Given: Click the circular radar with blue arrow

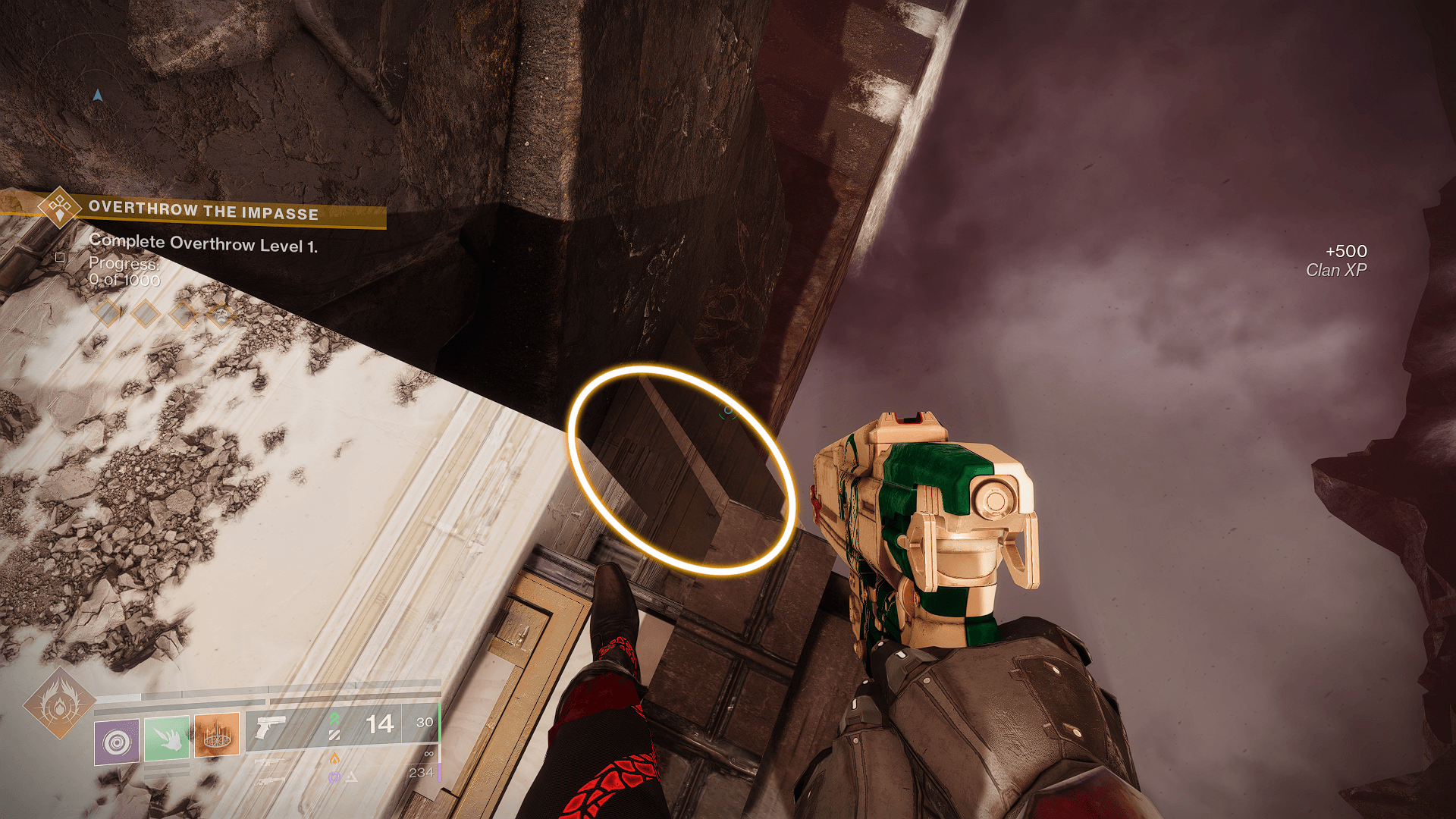Looking at the screenshot, I should click(x=97, y=96).
